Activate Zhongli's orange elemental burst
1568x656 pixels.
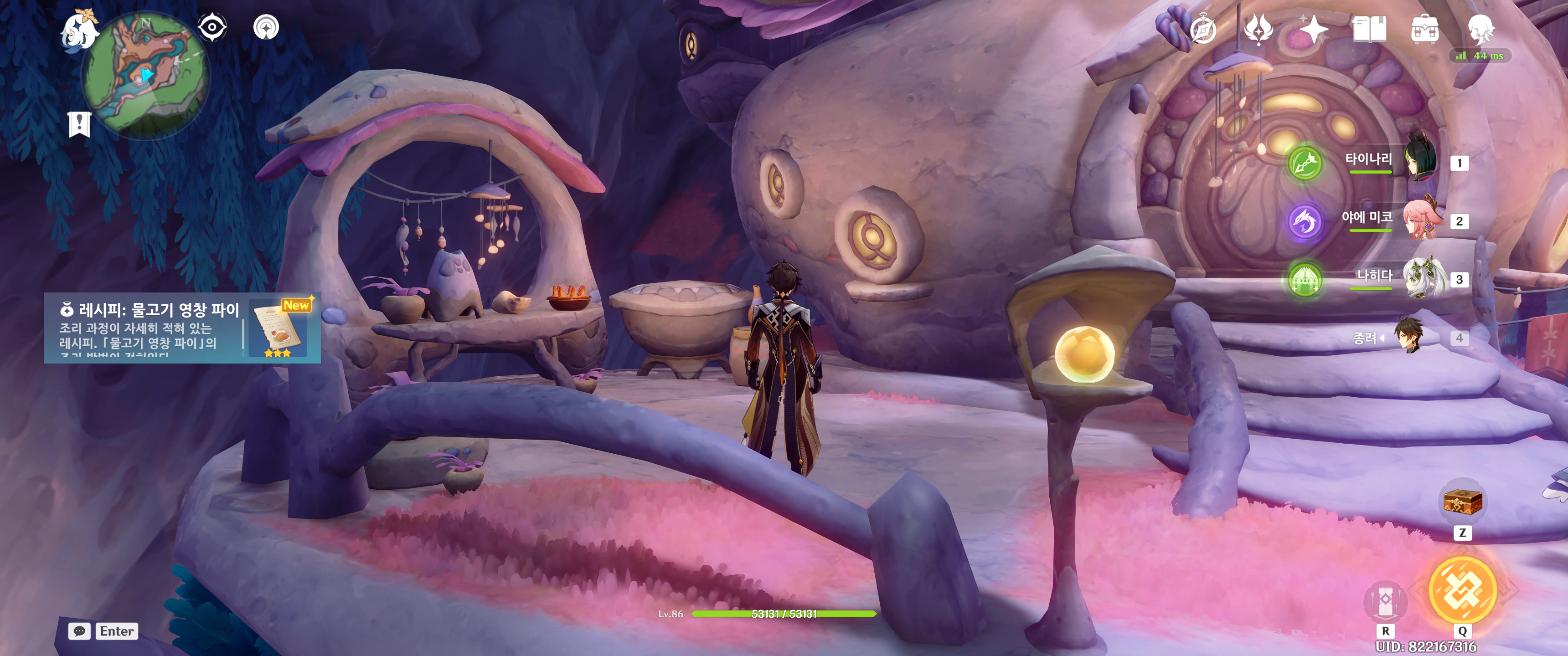pos(1462,589)
